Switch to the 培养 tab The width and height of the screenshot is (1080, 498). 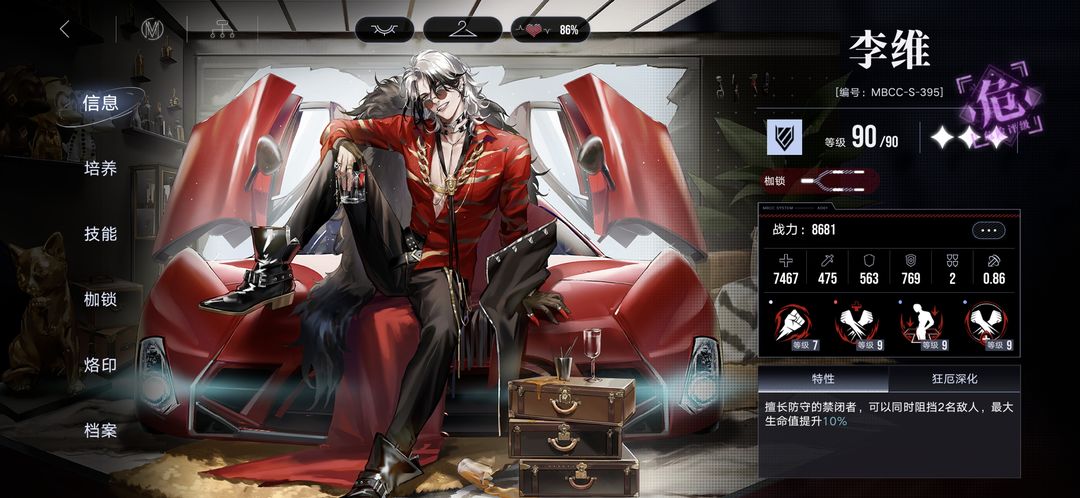[101, 168]
